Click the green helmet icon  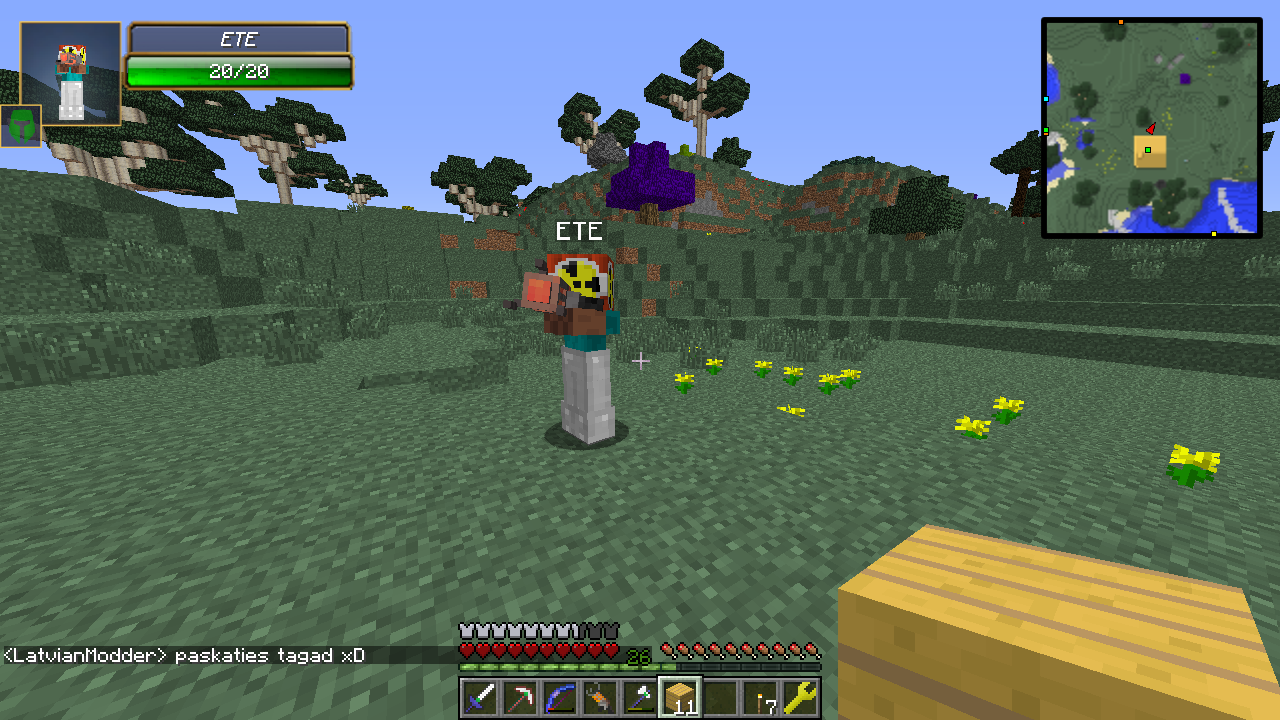(x=21, y=126)
